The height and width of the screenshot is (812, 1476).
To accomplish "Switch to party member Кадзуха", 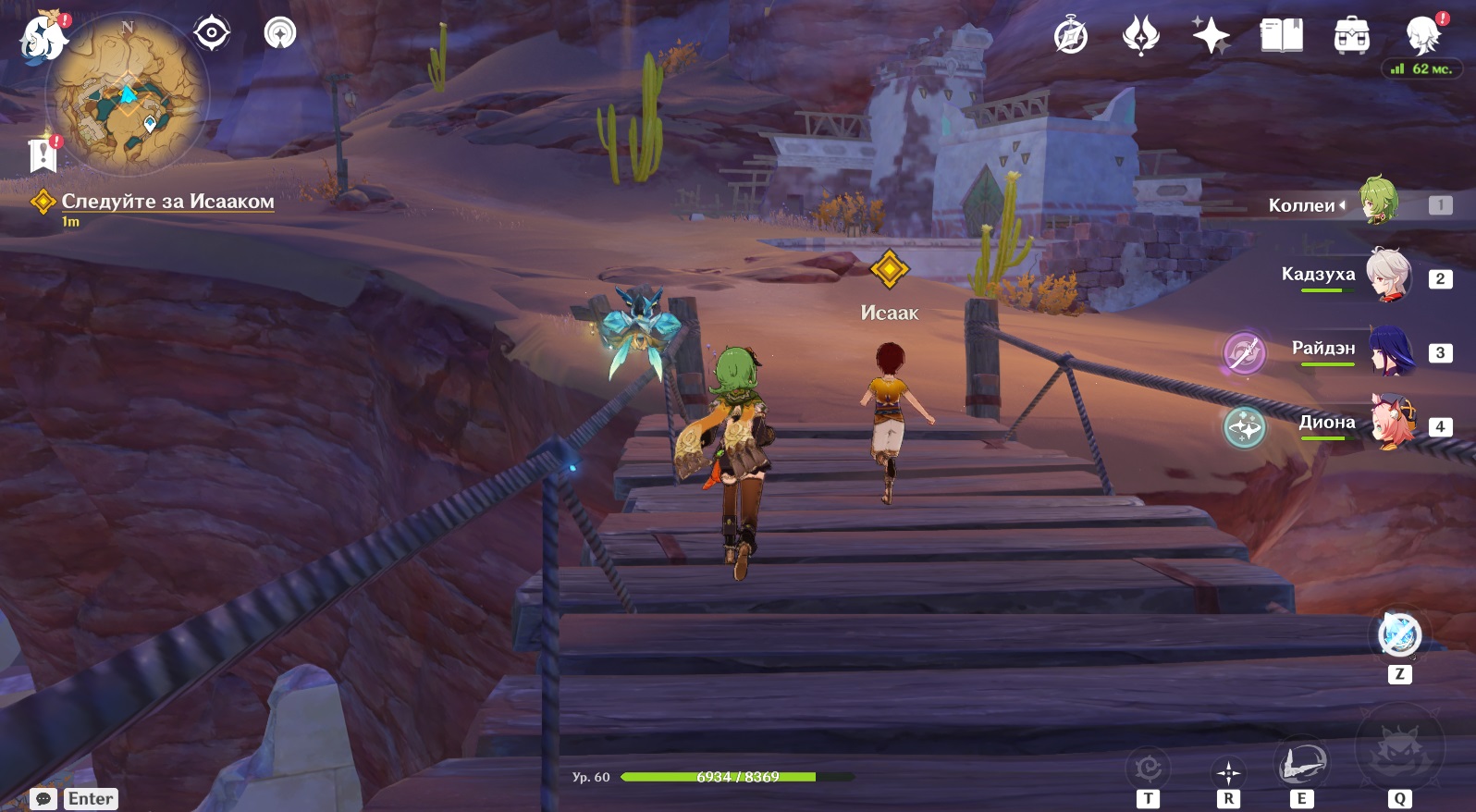I will (x=1387, y=275).
